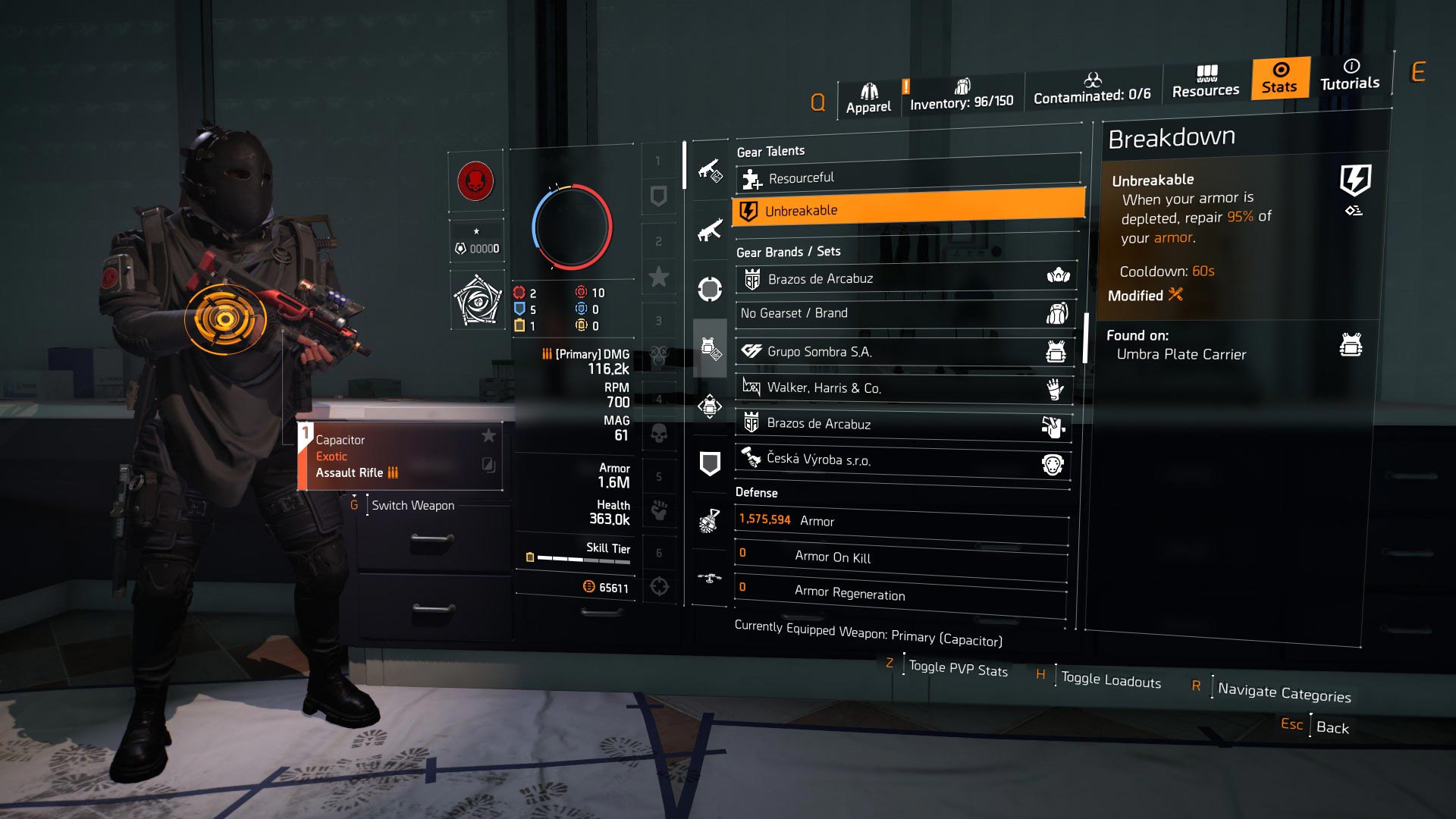Viewport: 1456px width, 819px height.
Task: Click Switch Weapon next to the G key
Action: coord(412,505)
